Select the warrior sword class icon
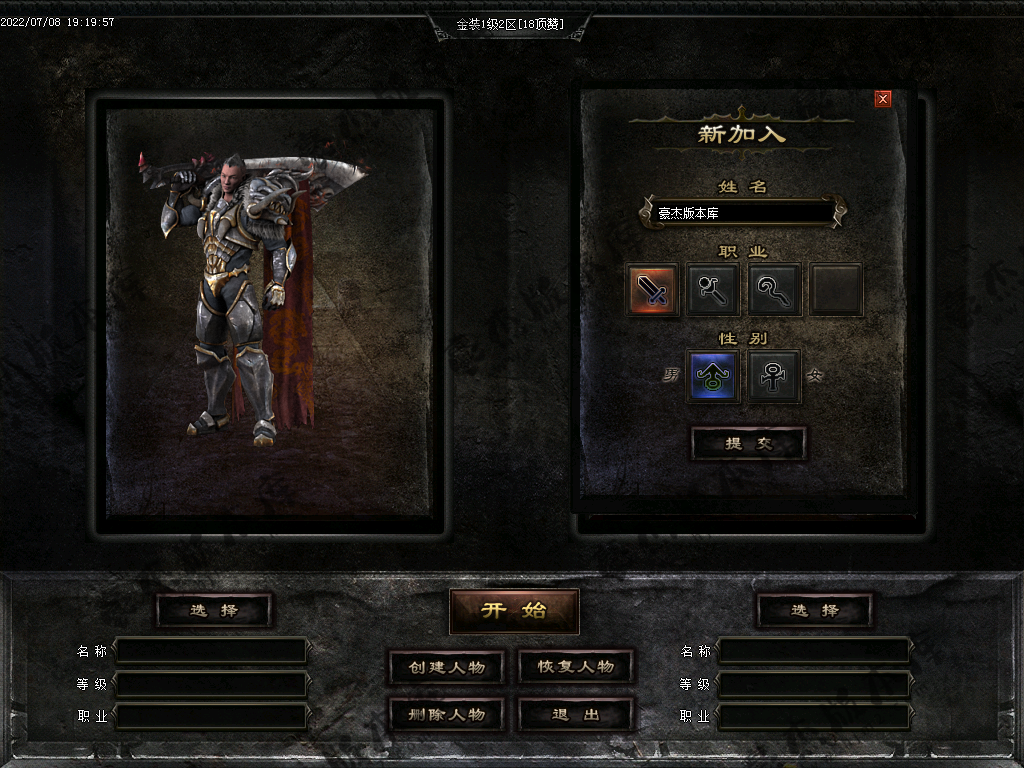This screenshot has width=1024, height=768. [653, 290]
